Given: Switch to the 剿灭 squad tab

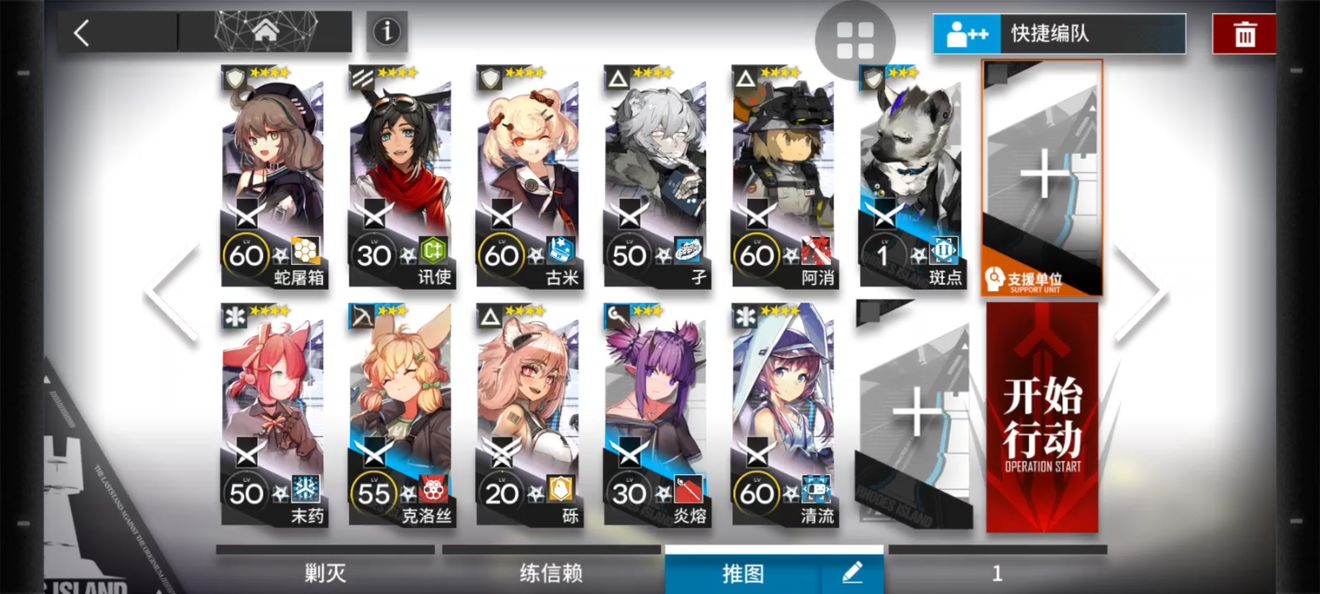Looking at the screenshot, I should pyautogui.click(x=325, y=573).
